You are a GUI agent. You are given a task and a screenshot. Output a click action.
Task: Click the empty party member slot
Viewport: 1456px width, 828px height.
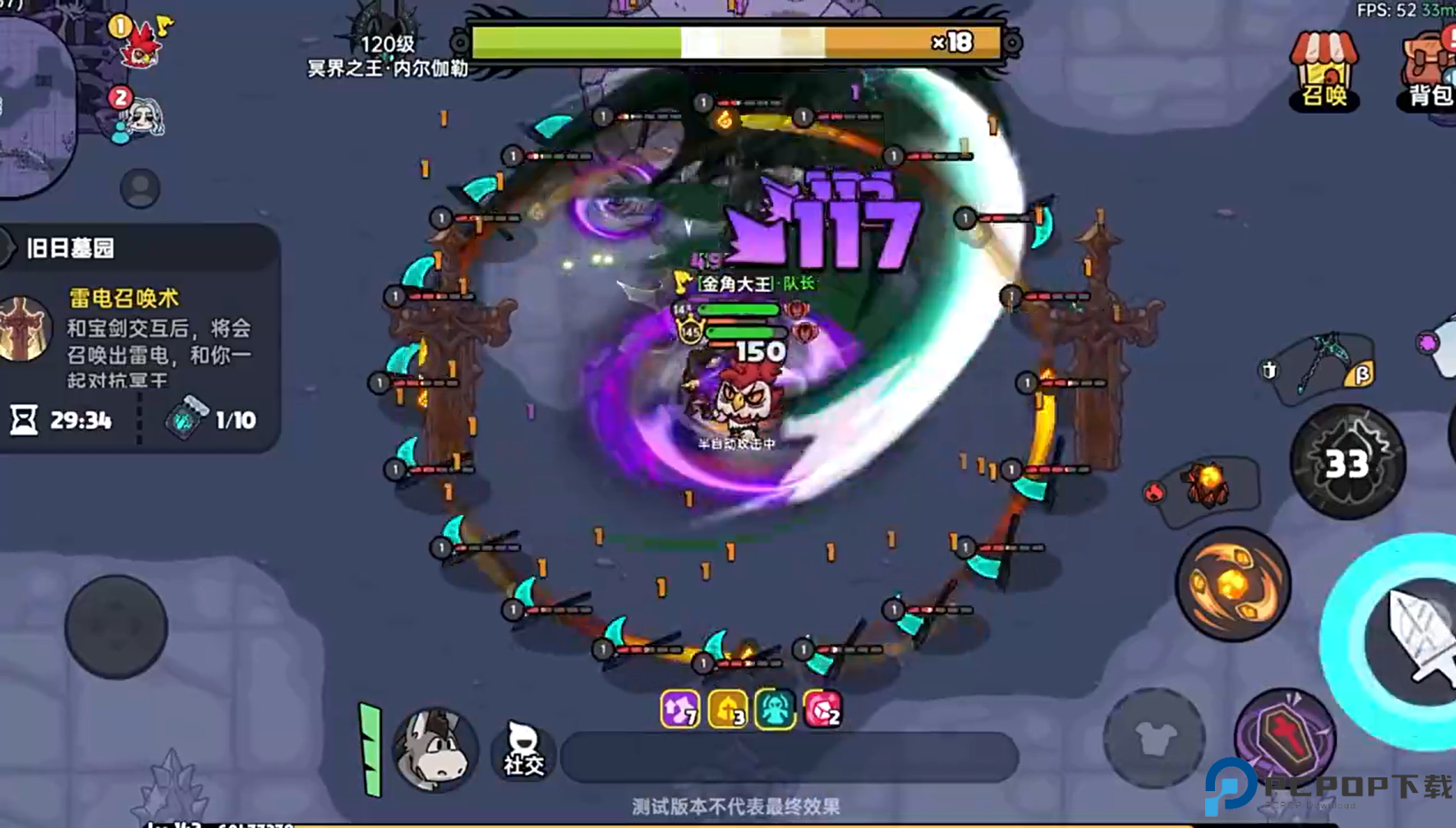[140, 188]
